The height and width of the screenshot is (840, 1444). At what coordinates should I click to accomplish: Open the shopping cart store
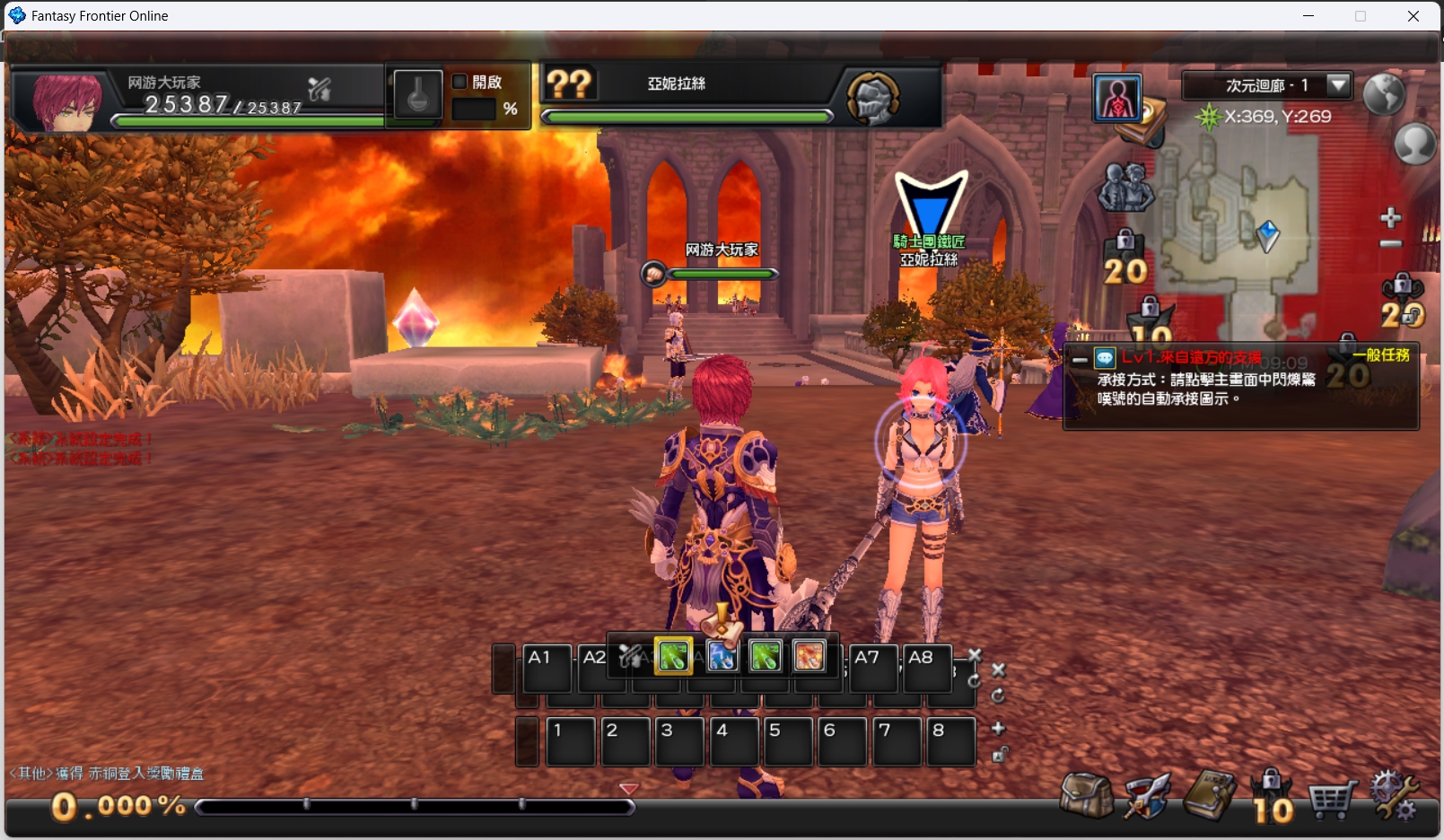(x=1332, y=797)
